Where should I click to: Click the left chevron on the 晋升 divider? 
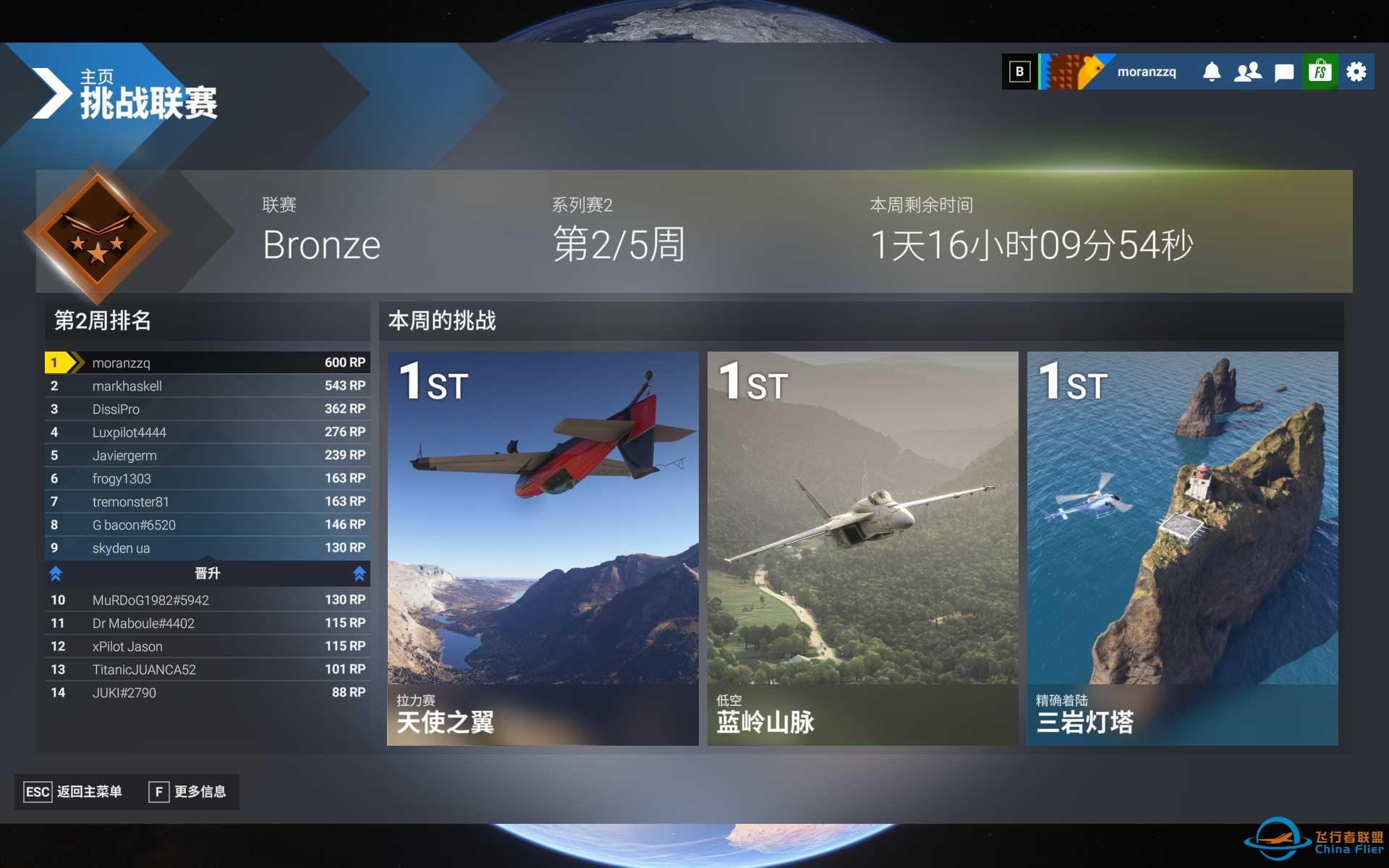(56, 573)
